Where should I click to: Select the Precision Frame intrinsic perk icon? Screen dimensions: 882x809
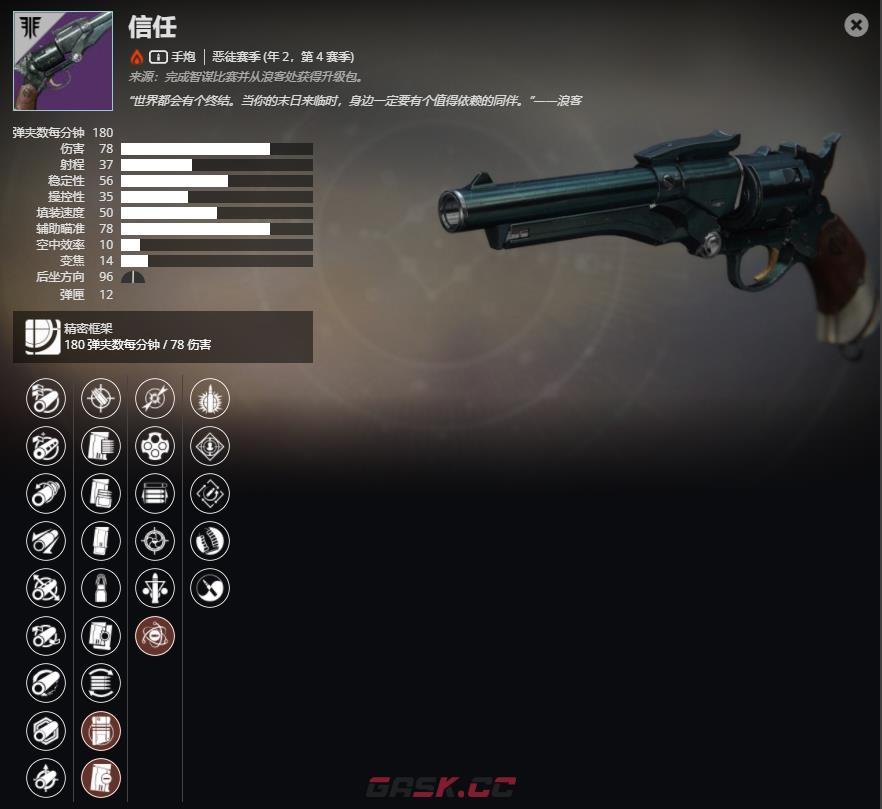39,336
